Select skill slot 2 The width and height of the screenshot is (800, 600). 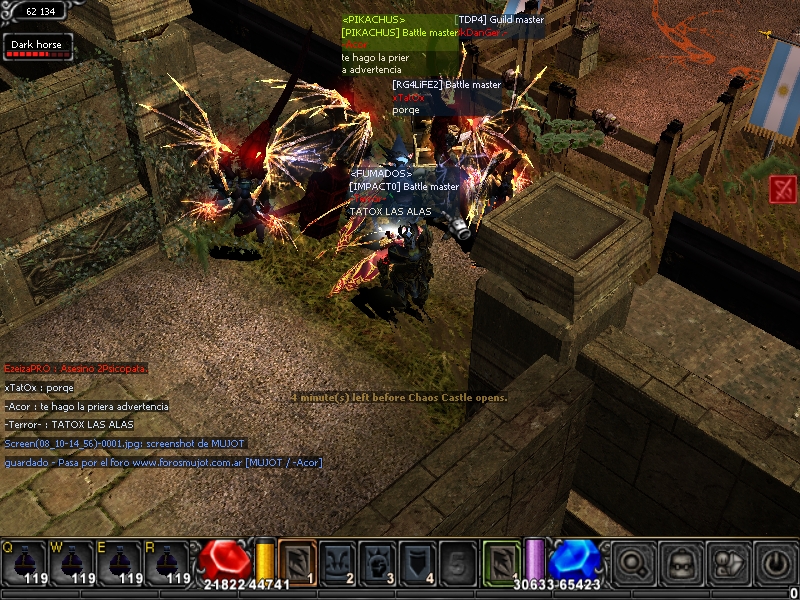coord(338,562)
